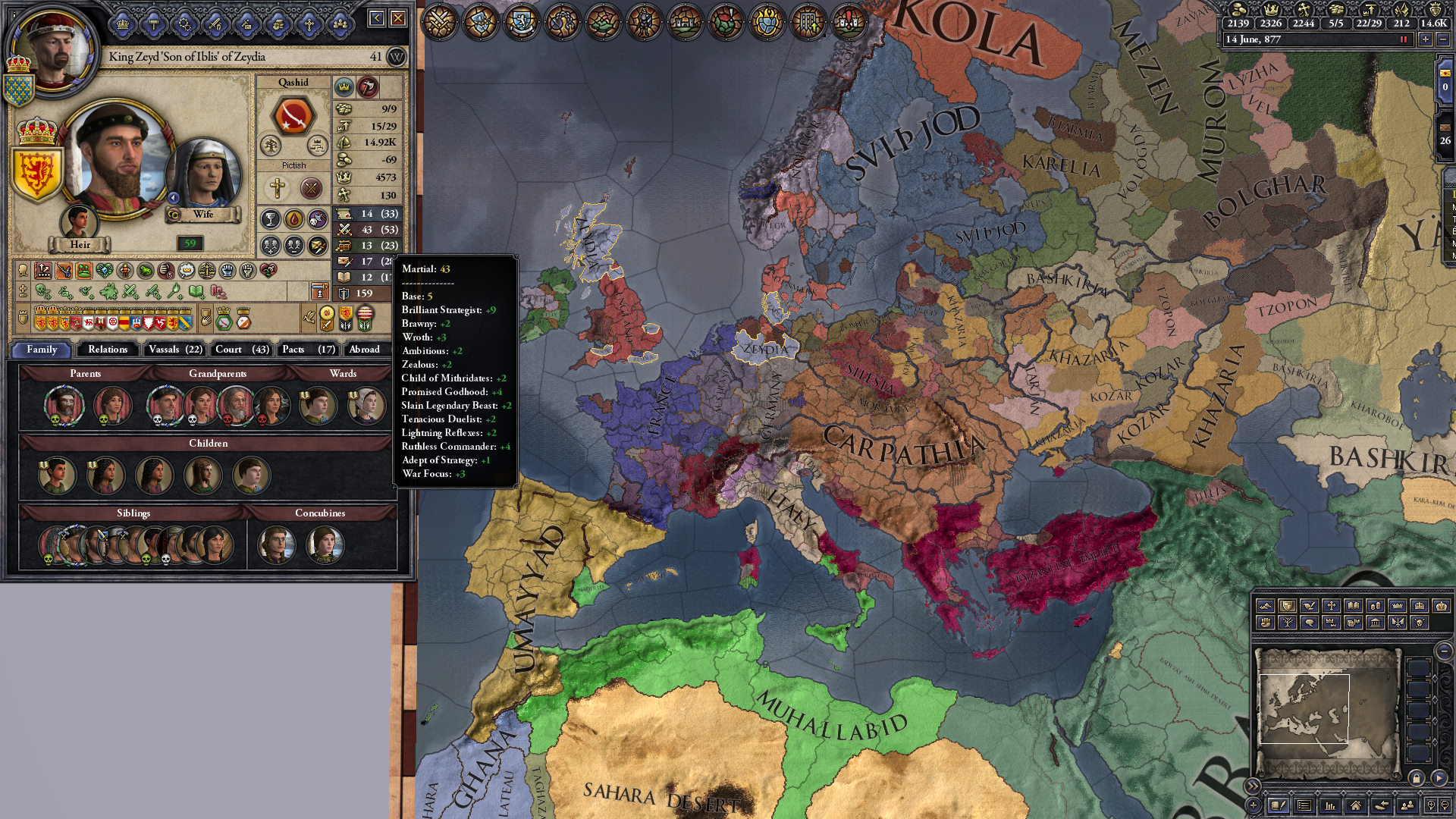This screenshot has height=819, width=1456.
Task: Toggle the religion map mode cross button
Action: point(1331,607)
